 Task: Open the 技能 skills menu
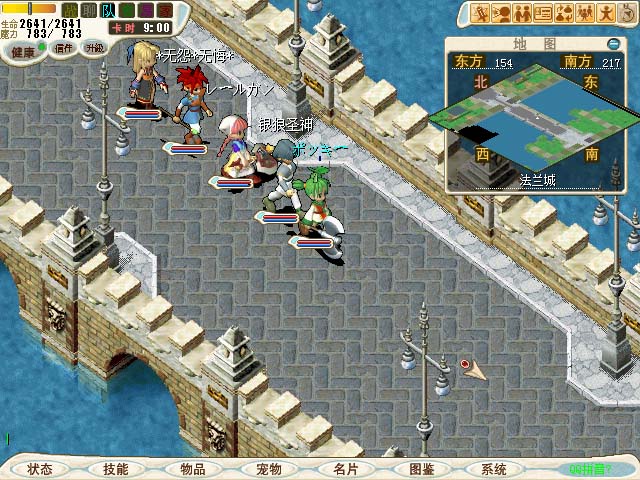click(x=115, y=468)
